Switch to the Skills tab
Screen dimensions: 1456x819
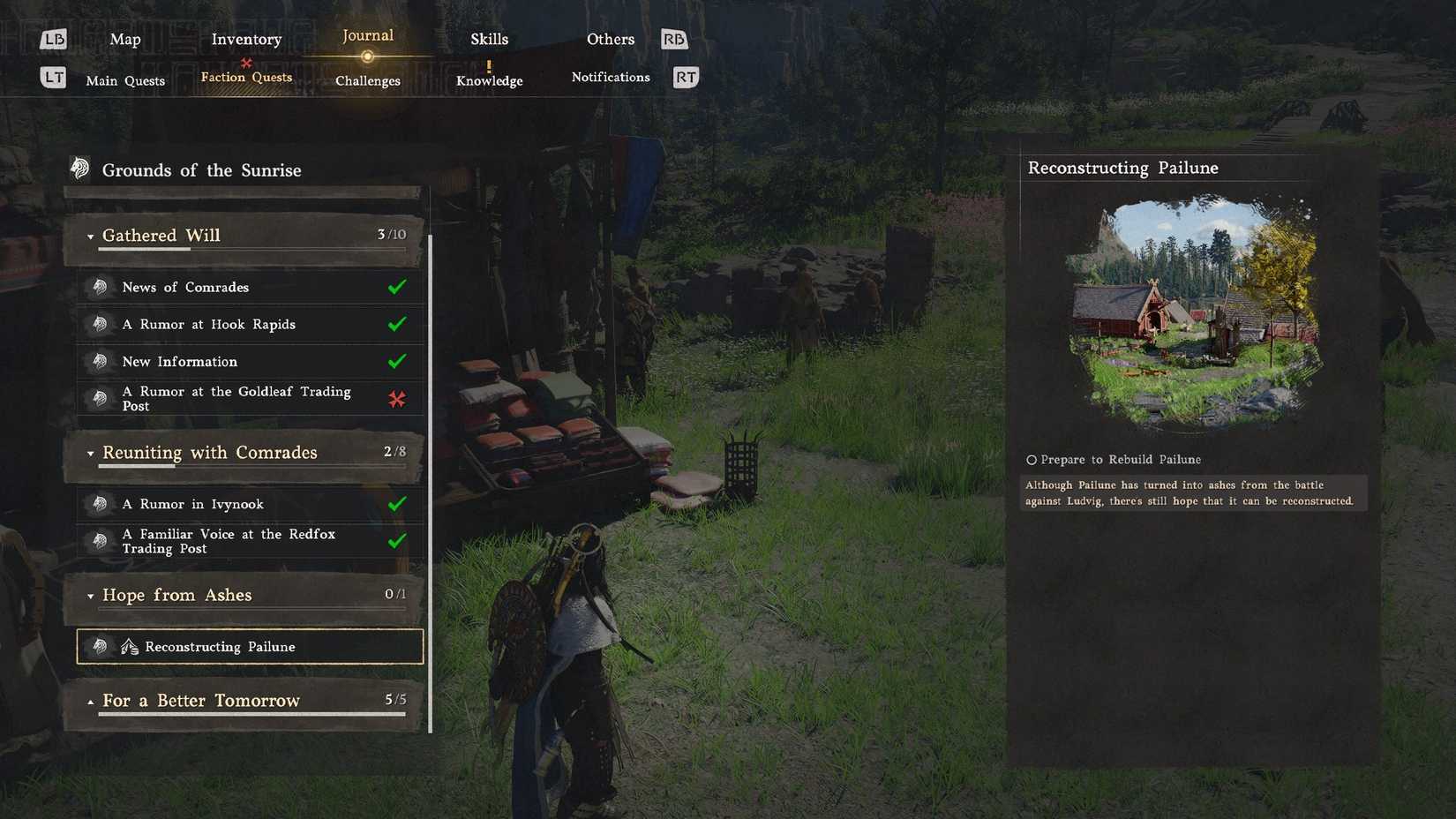tap(488, 39)
